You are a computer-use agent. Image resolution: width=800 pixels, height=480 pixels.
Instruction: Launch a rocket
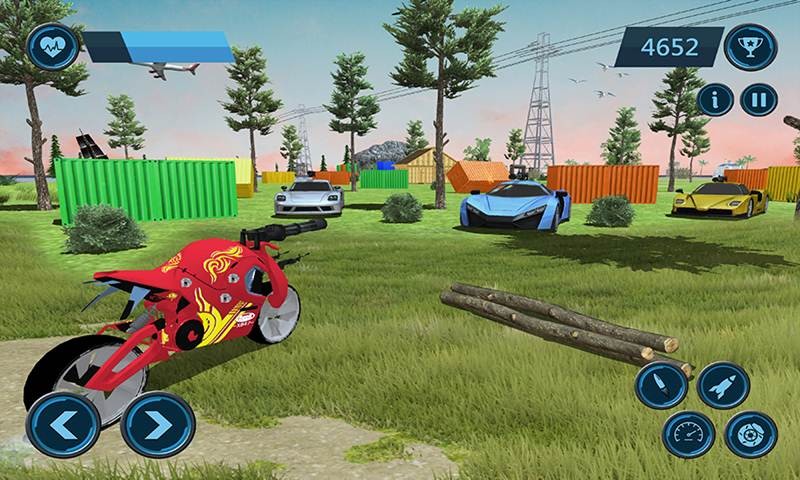[x=723, y=386]
